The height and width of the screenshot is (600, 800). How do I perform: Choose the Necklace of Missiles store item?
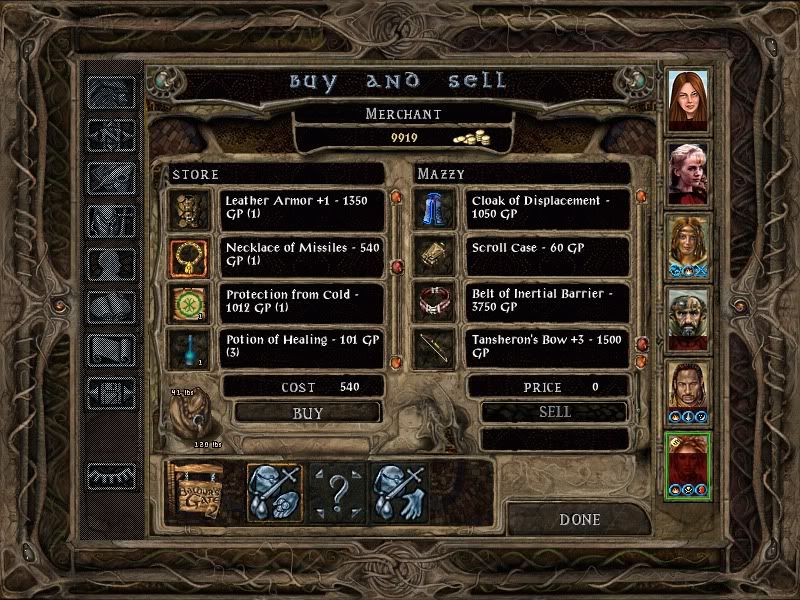[x=301, y=256]
